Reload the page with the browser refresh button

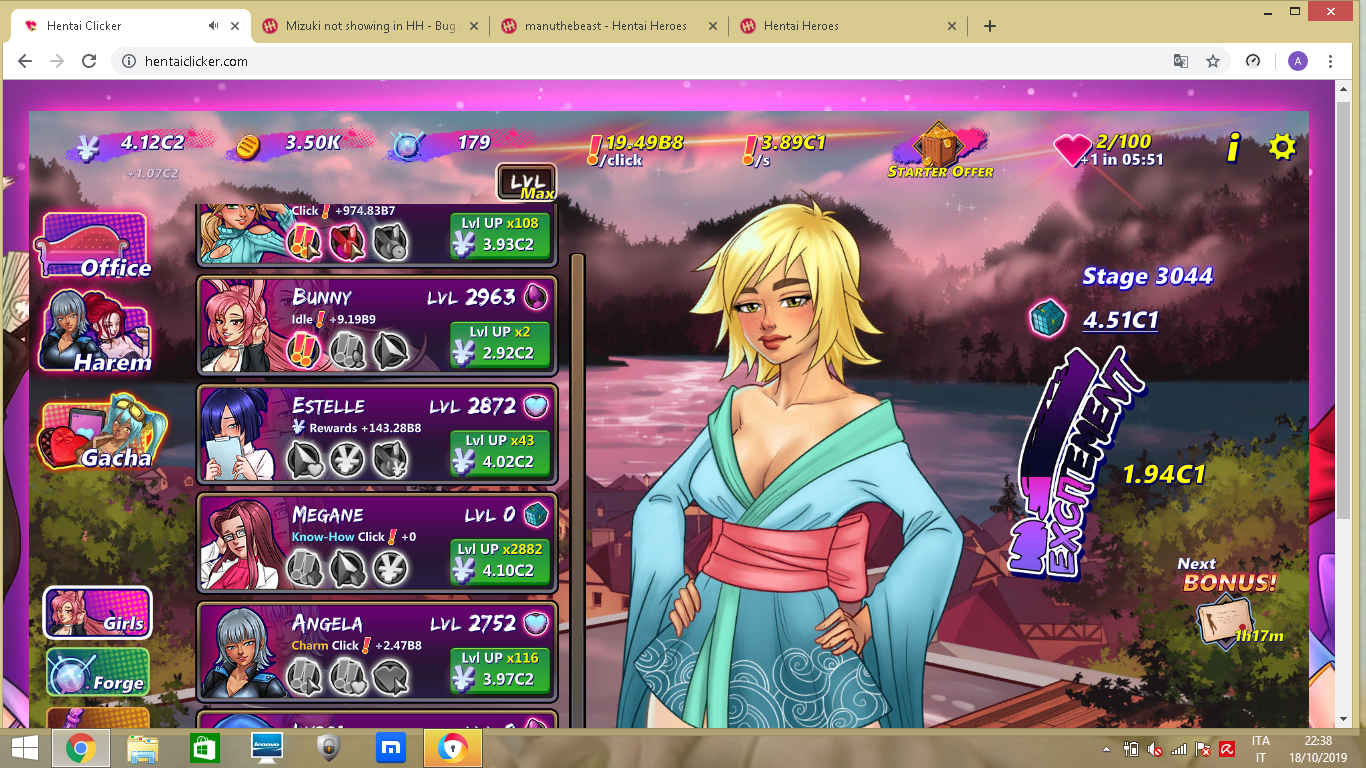[x=89, y=61]
